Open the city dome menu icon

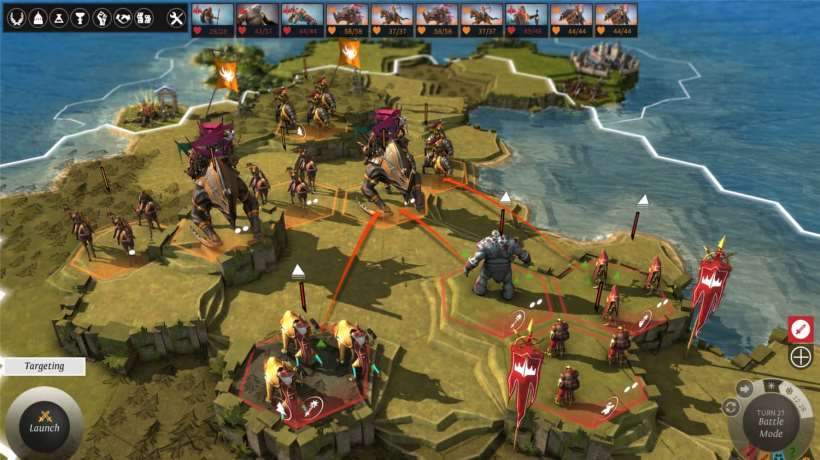point(37,18)
